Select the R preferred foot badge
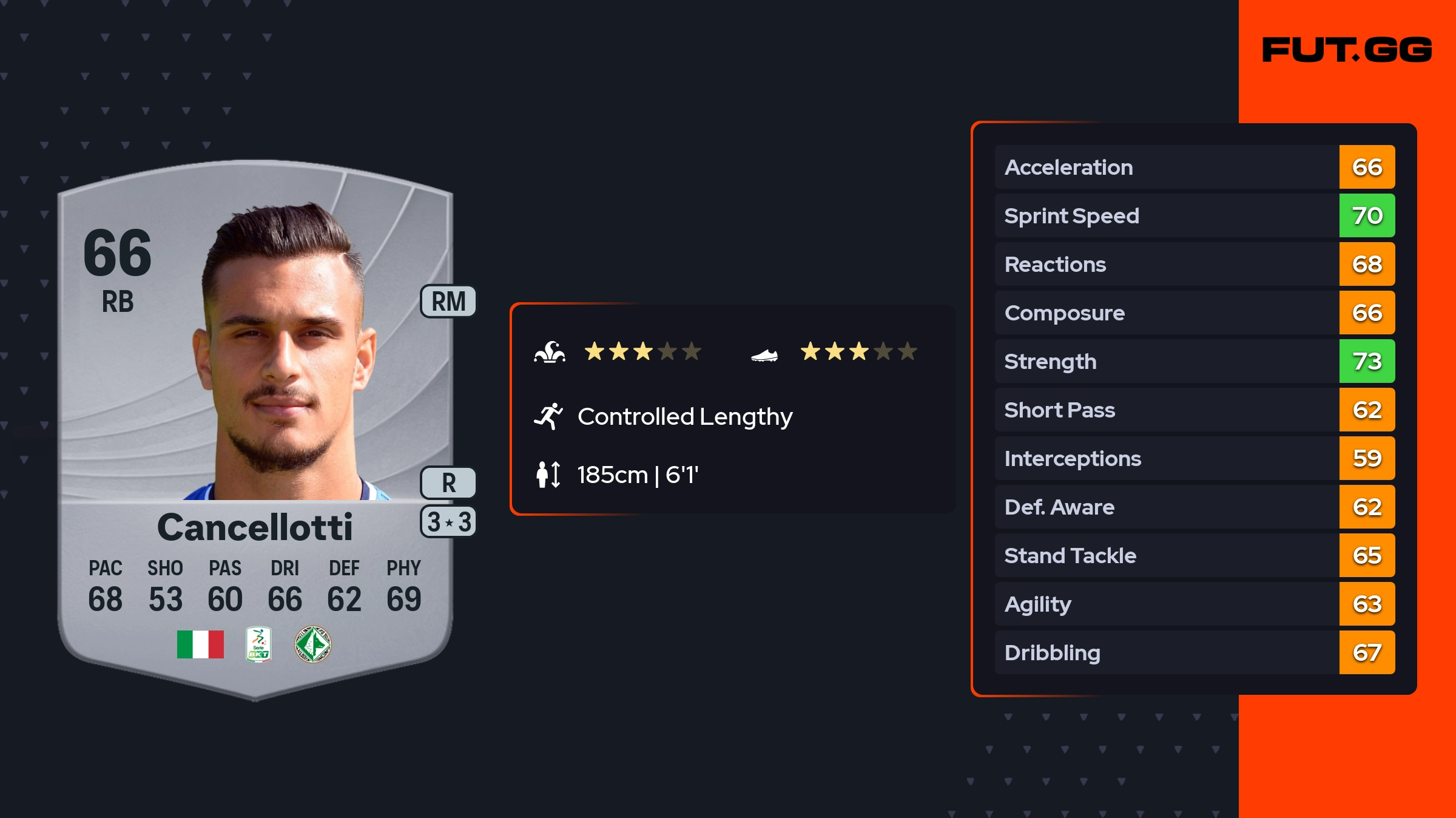 (x=448, y=483)
